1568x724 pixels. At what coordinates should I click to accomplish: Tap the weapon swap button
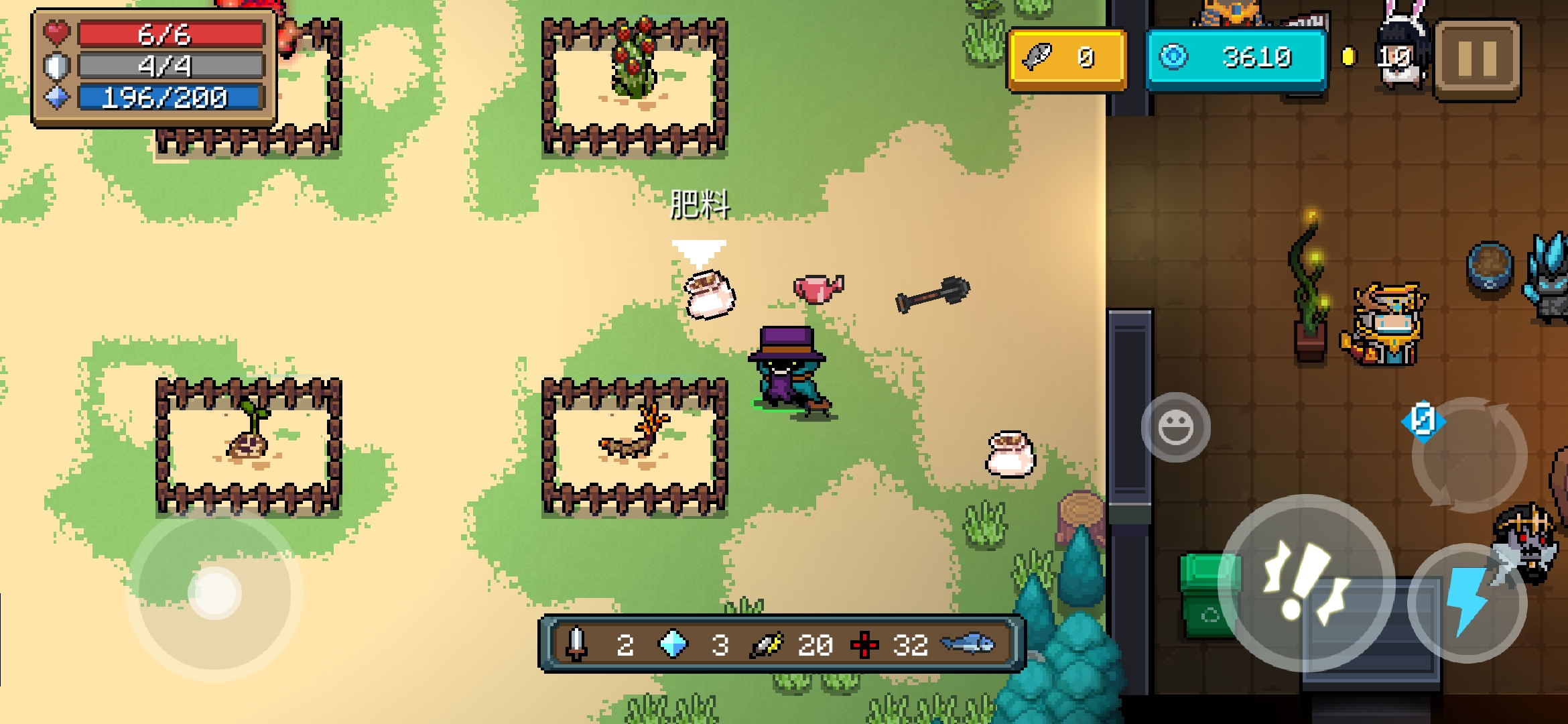[1469, 455]
